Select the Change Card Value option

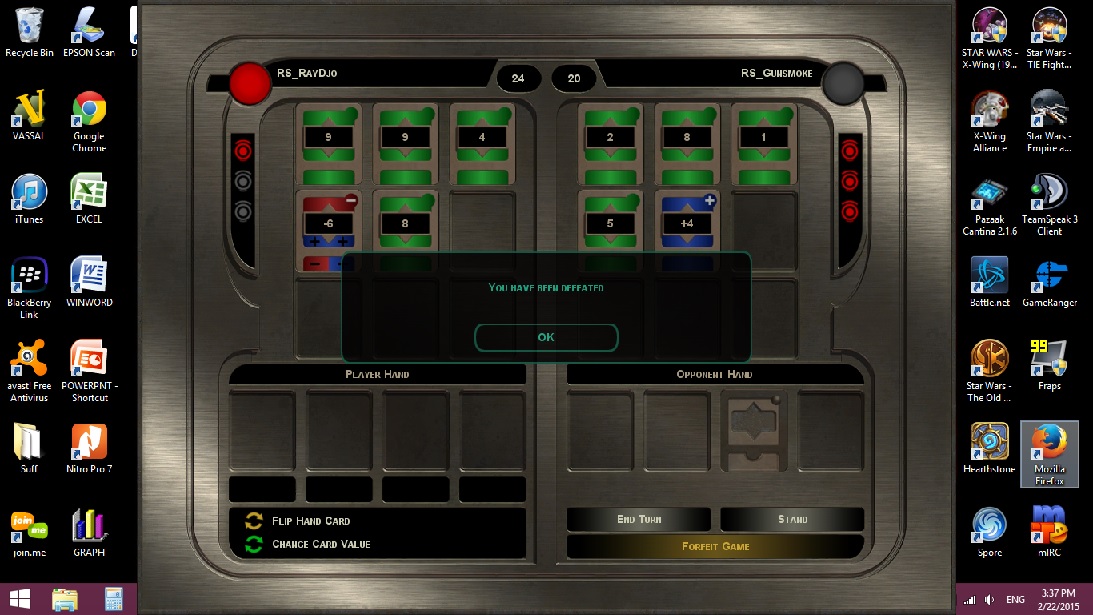click(320, 544)
